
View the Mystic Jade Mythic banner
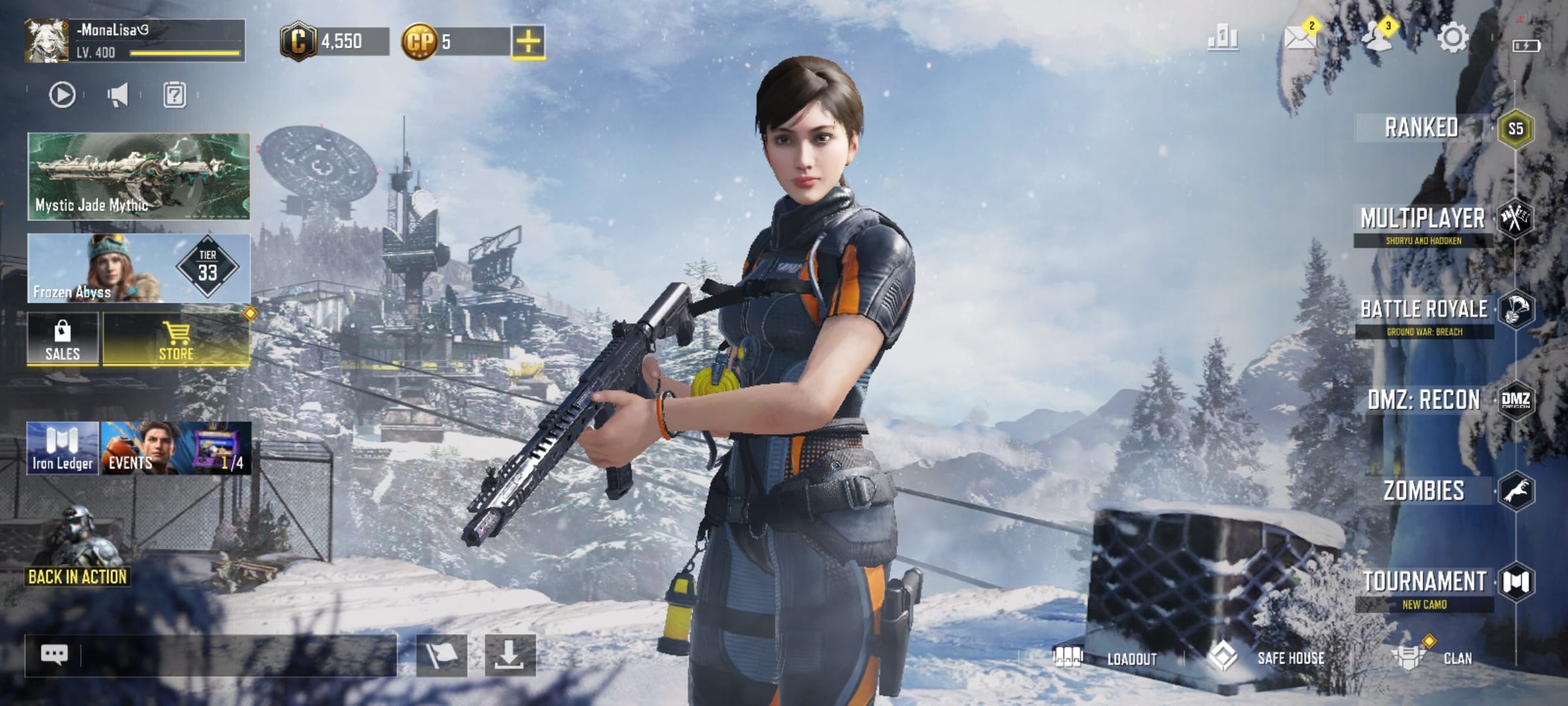[139, 176]
